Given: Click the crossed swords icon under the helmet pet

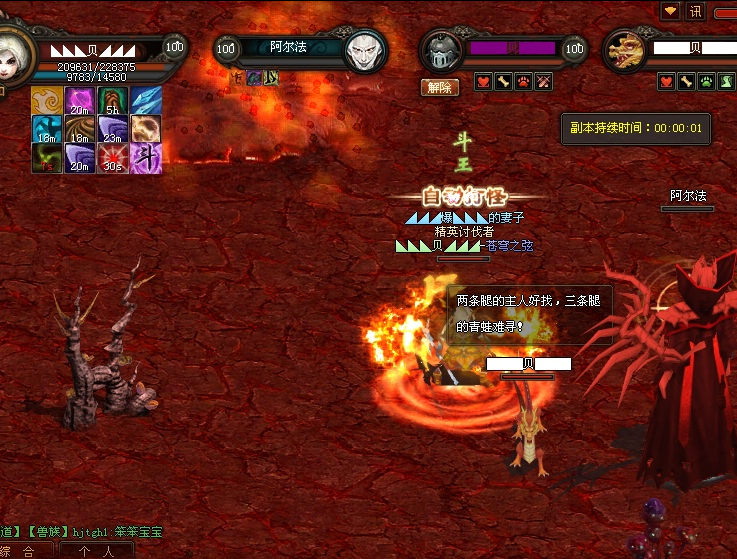Looking at the screenshot, I should [x=544, y=82].
